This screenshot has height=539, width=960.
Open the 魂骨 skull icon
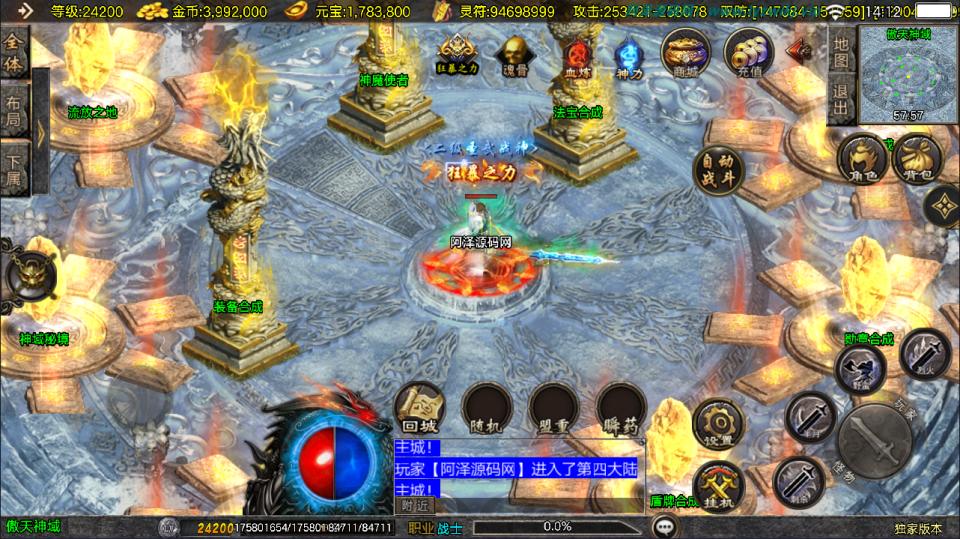point(514,56)
